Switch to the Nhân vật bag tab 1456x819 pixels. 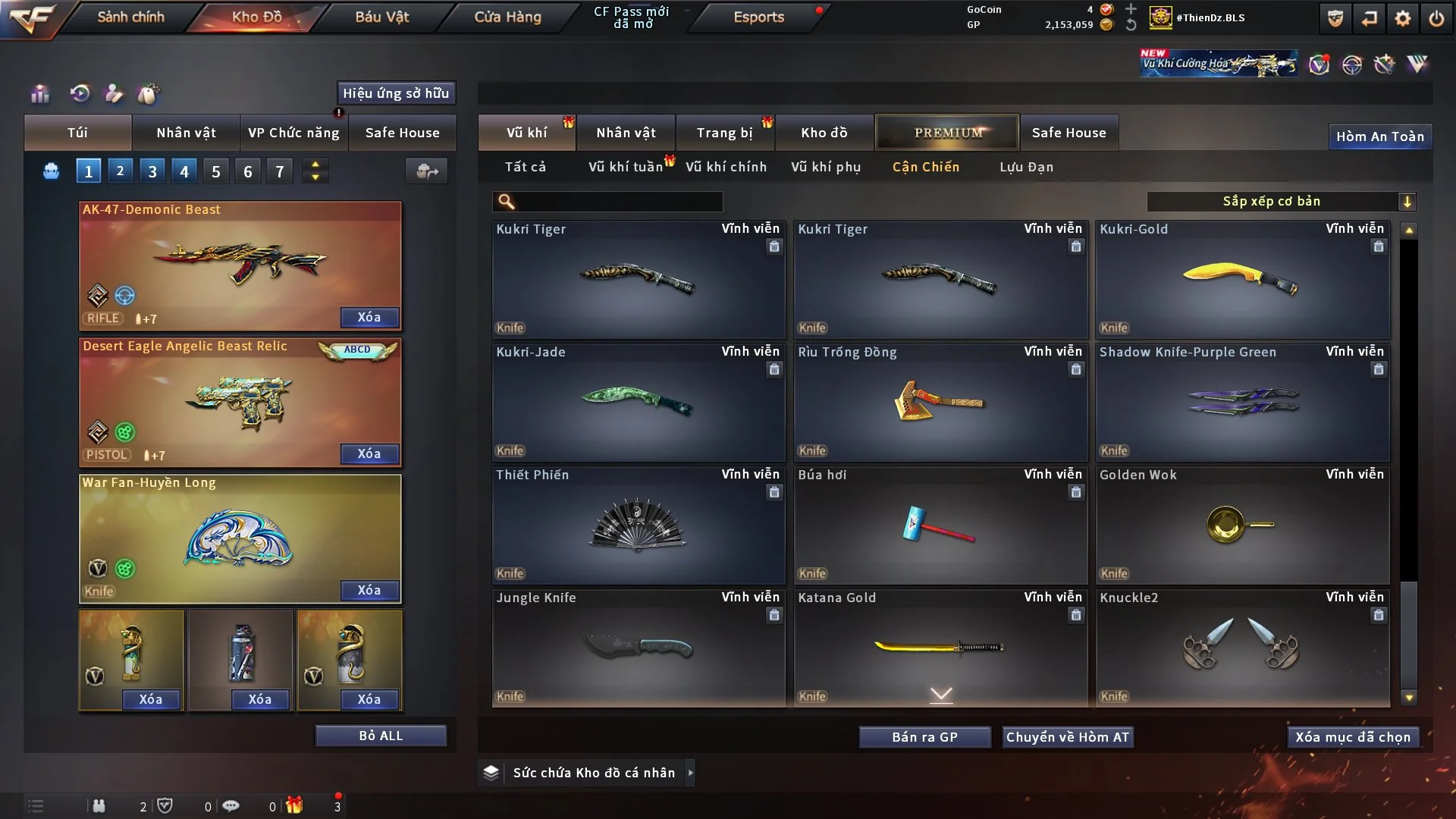tap(186, 133)
